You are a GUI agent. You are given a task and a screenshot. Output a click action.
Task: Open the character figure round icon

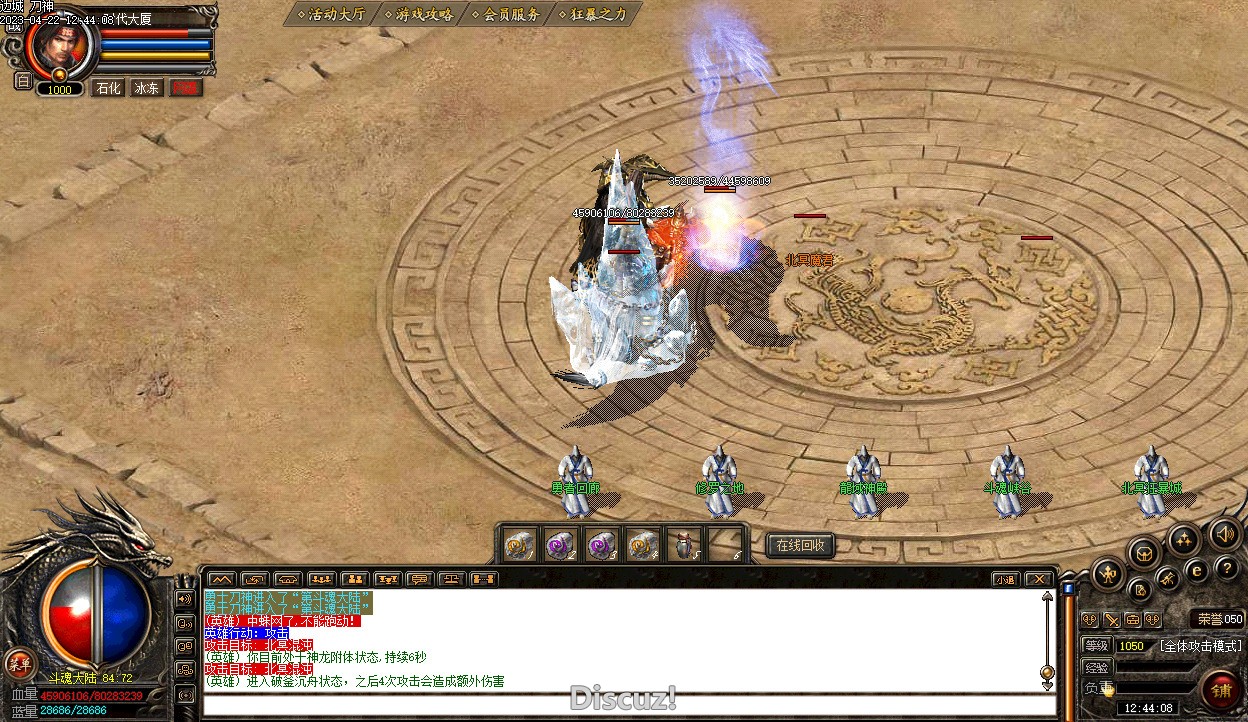click(1109, 574)
